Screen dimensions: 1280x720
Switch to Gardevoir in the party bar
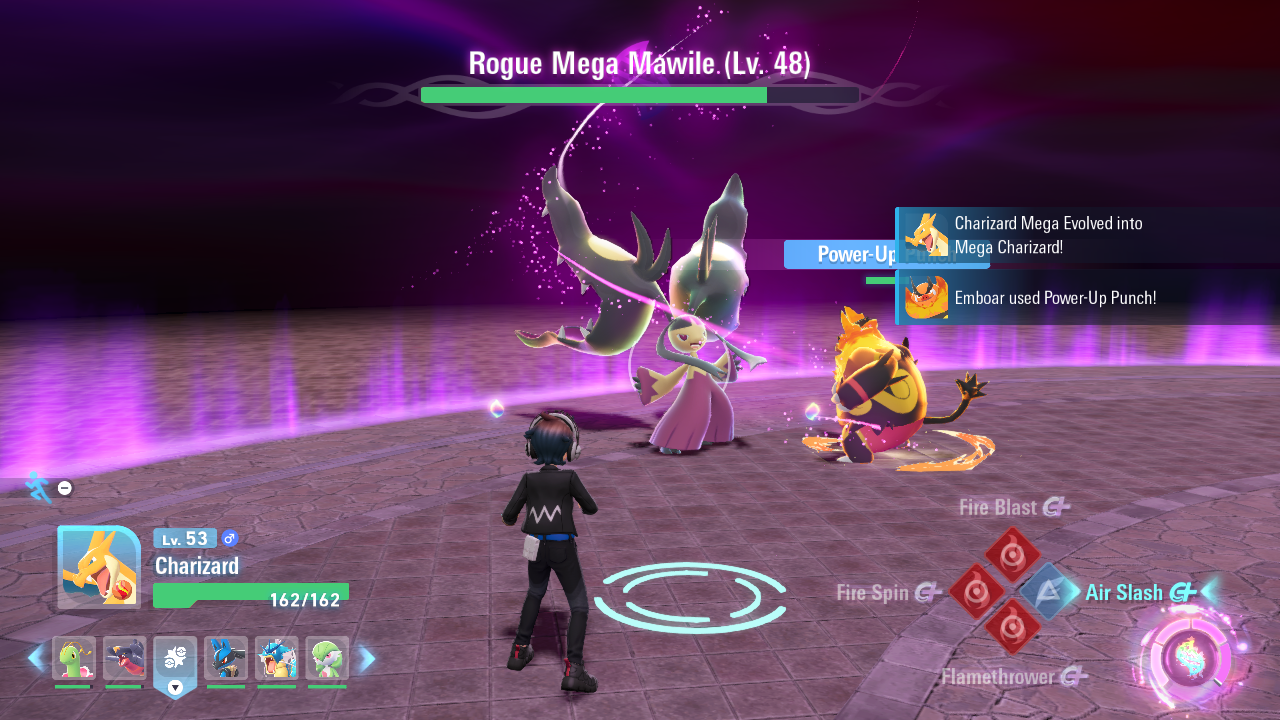click(327, 658)
